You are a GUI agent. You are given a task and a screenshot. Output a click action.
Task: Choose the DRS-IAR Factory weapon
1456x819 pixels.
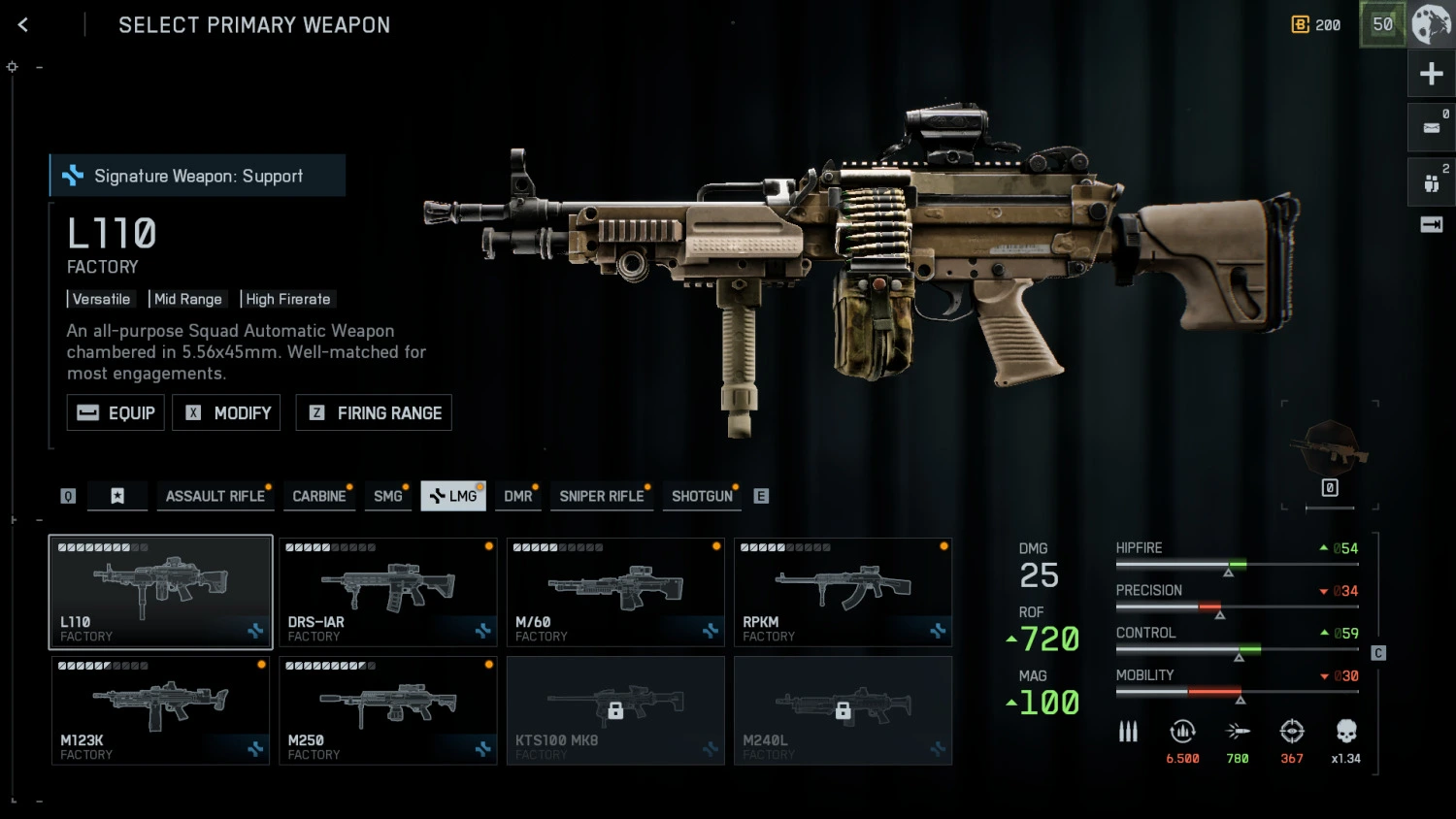click(x=388, y=592)
